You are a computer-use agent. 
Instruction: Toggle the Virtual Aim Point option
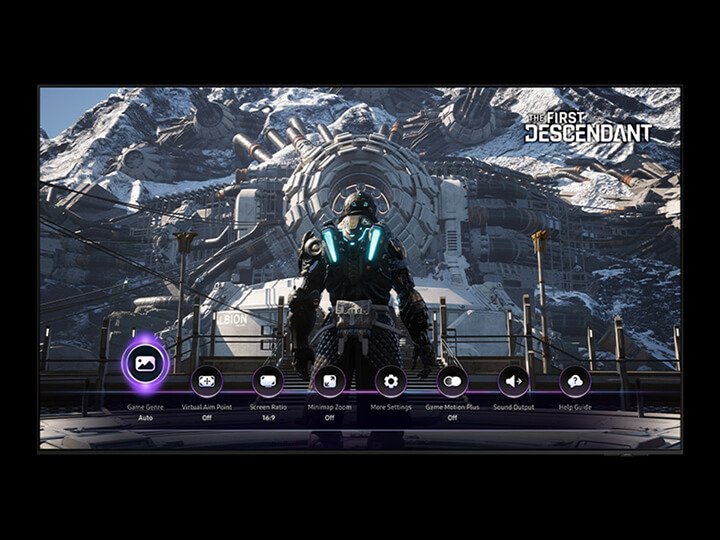pyautogui.click(x=206, y=381)
